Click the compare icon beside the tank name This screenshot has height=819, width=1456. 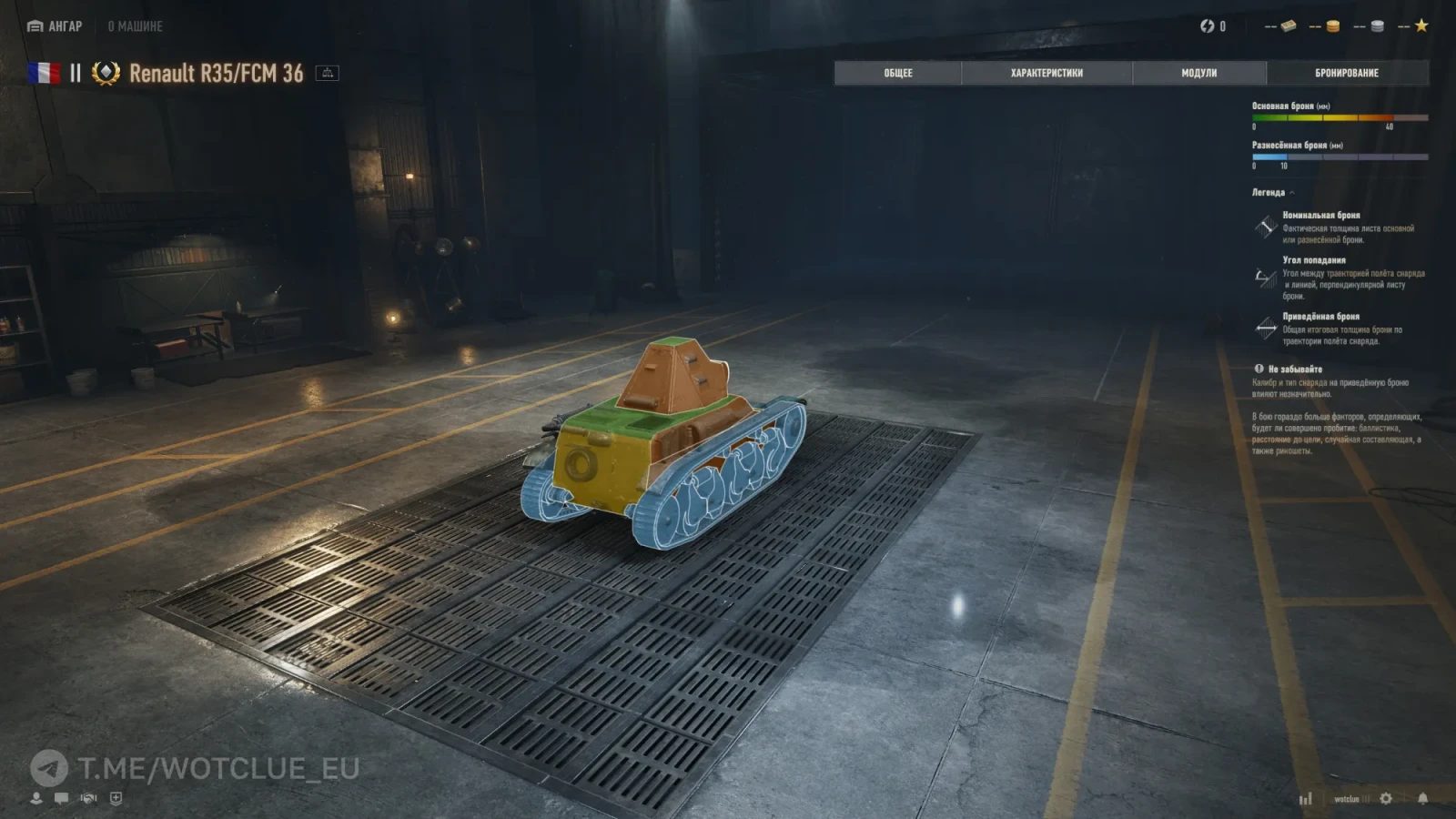pos(327,73)
